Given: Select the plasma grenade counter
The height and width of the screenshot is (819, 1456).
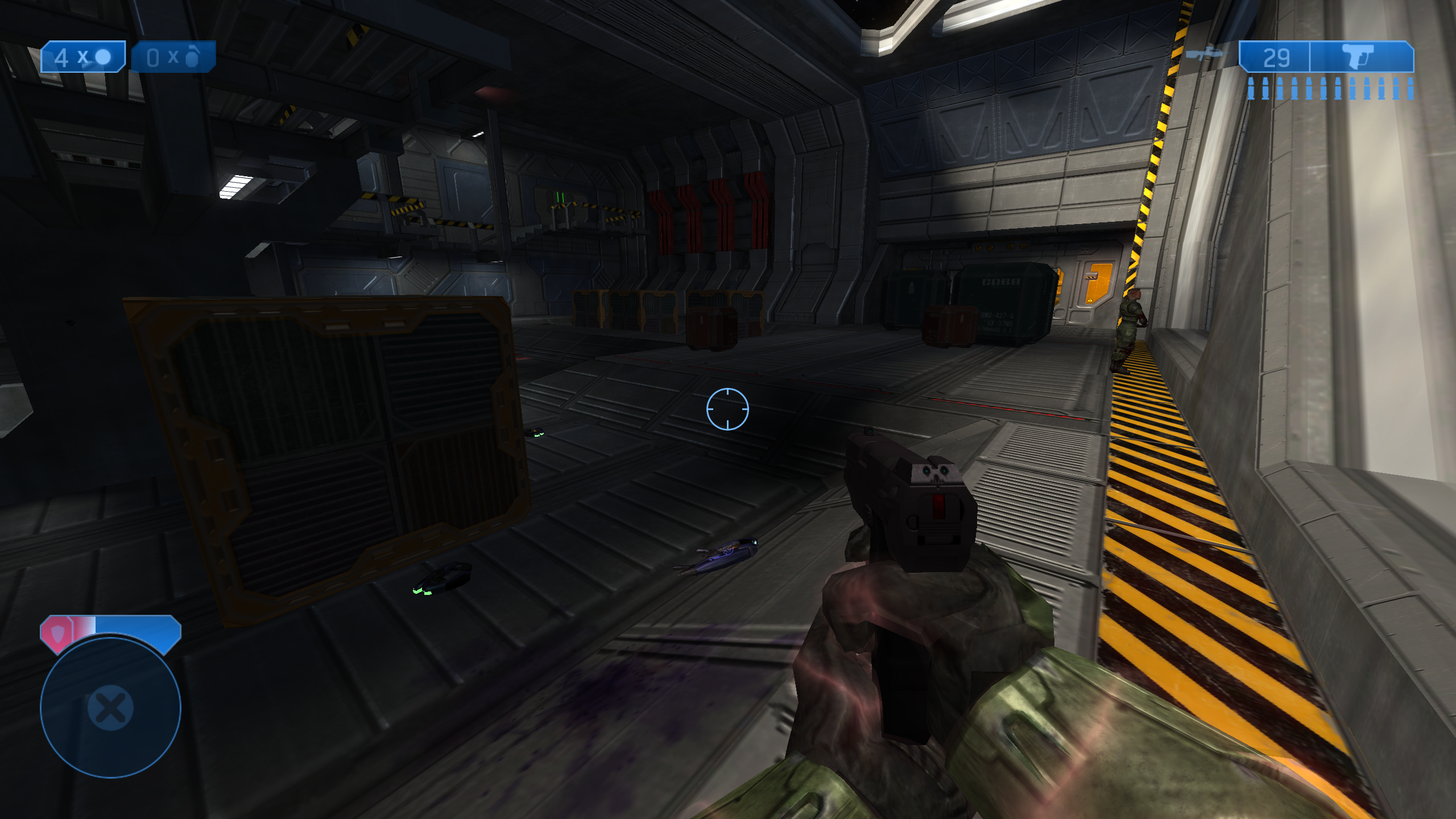Looking at the screenshot, I should (x=83, y=57).
